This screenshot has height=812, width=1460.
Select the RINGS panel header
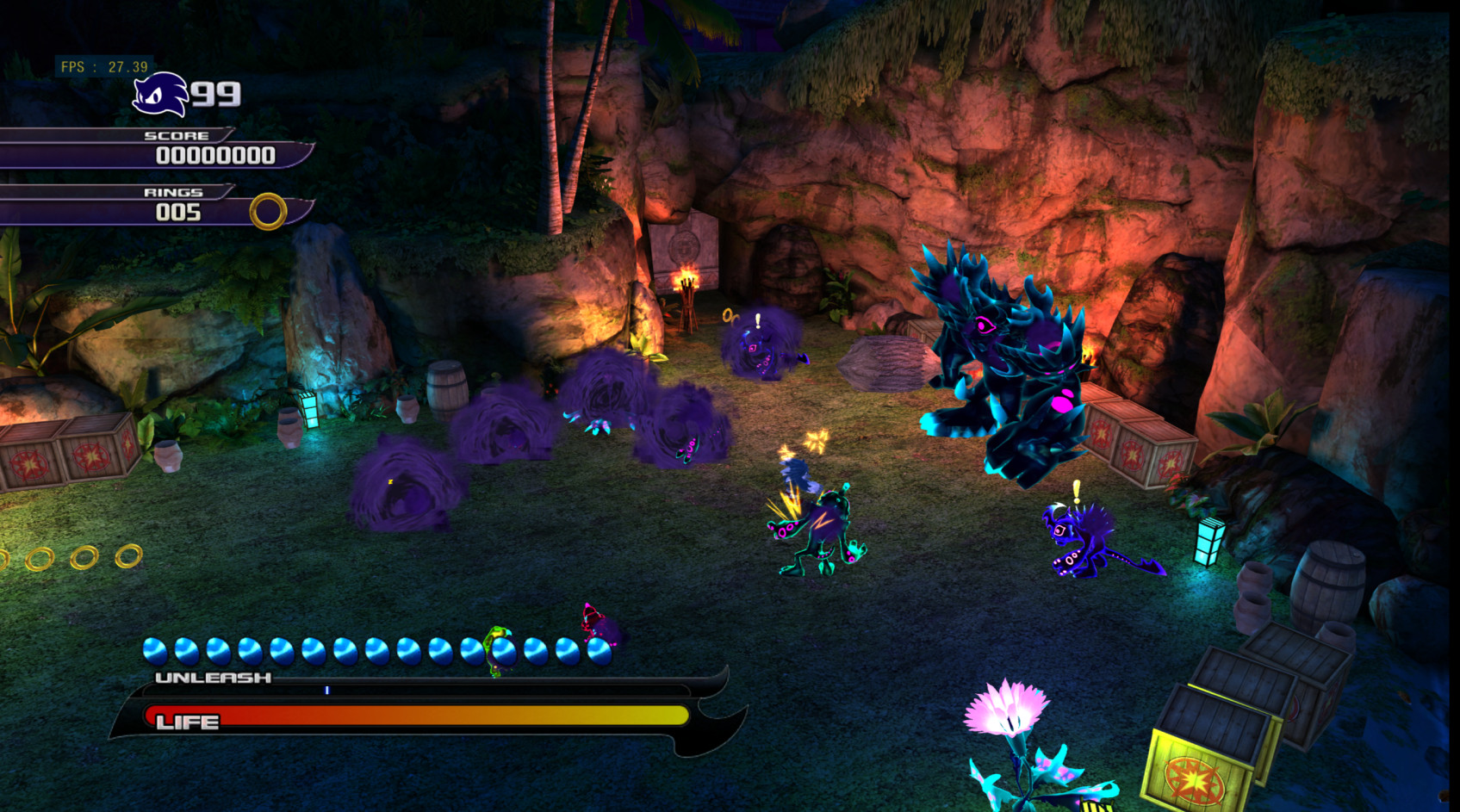pos(174,192)
